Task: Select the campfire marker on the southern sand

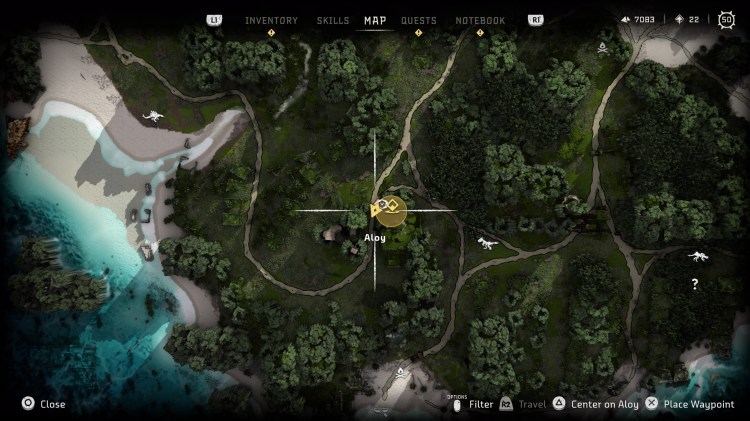Action: click(401, 373)
